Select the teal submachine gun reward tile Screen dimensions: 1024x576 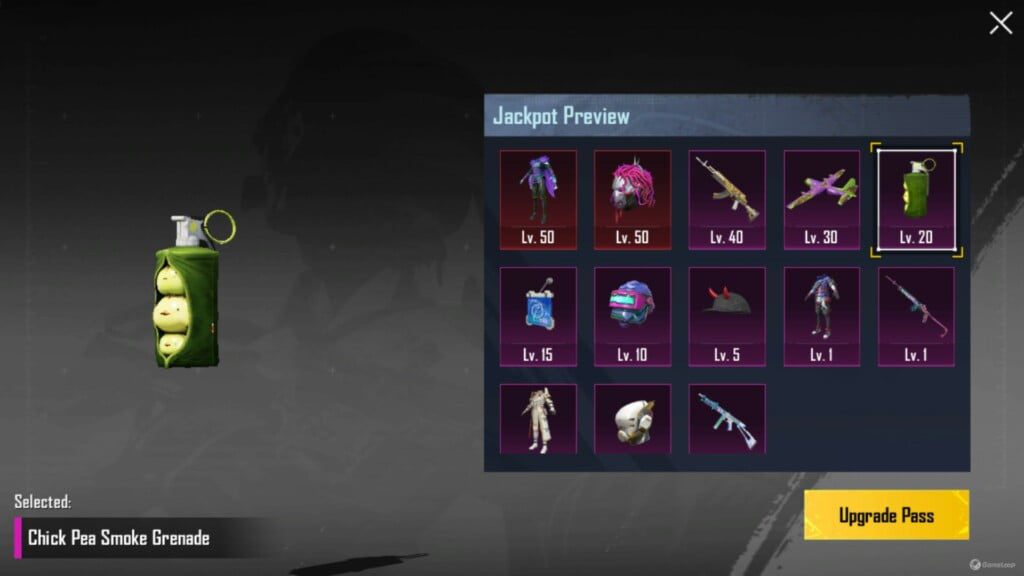click(x=727, y=419)
